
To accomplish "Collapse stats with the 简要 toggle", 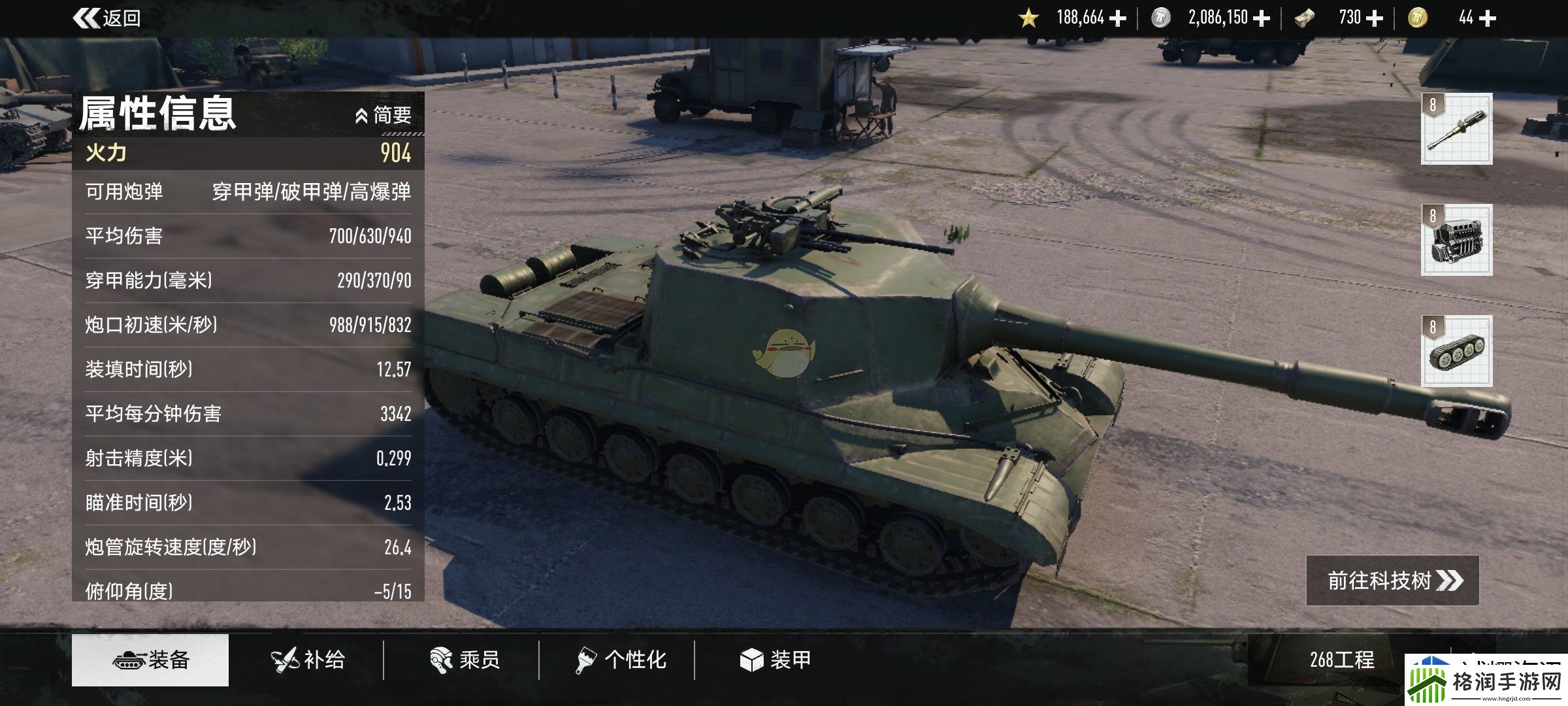I will [384, 116].
